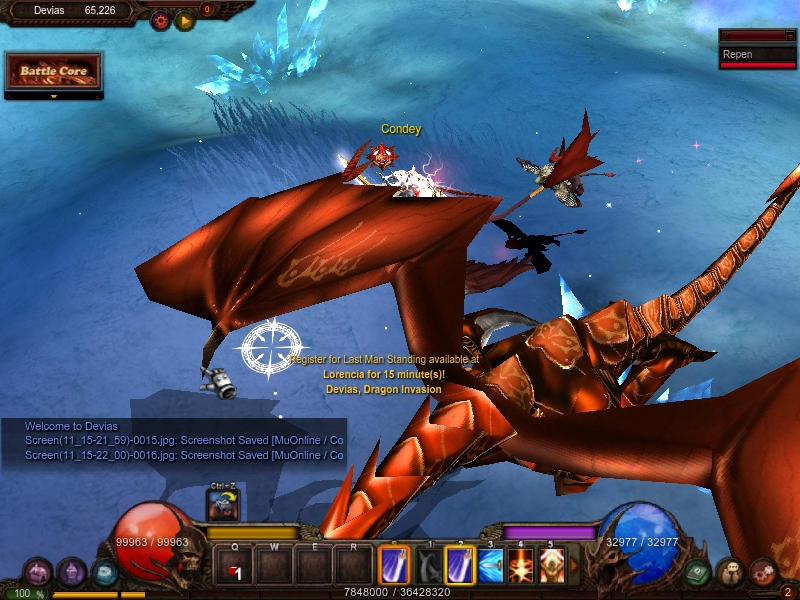Select the Q potion slot
The width and height of the screenshot is (800, 600).
coord(234,566)
